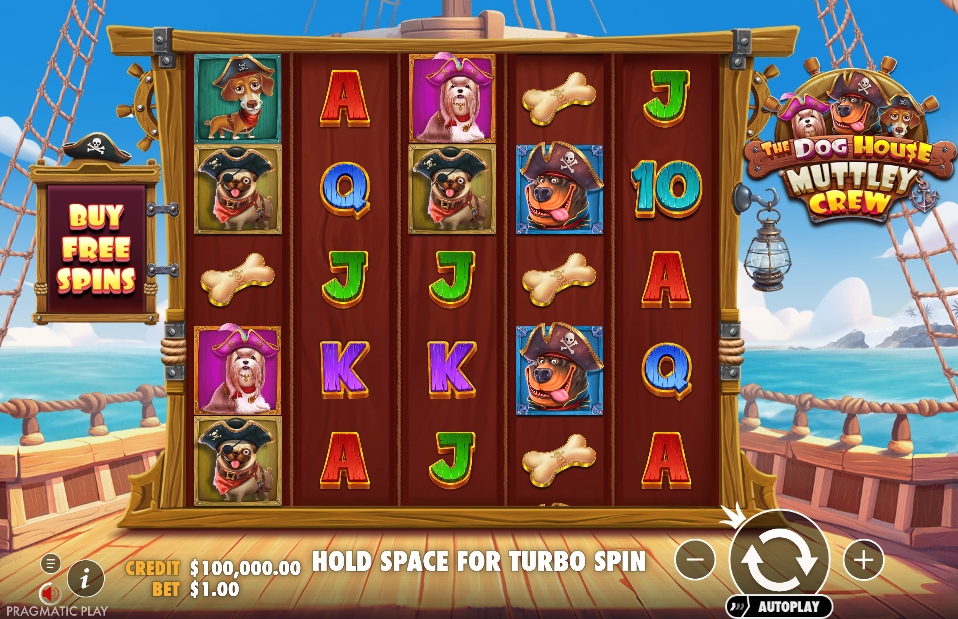The width and height of the screenshot is (958, 619).
Task: Increase the bet with the plus button
Action: [864, 560]
